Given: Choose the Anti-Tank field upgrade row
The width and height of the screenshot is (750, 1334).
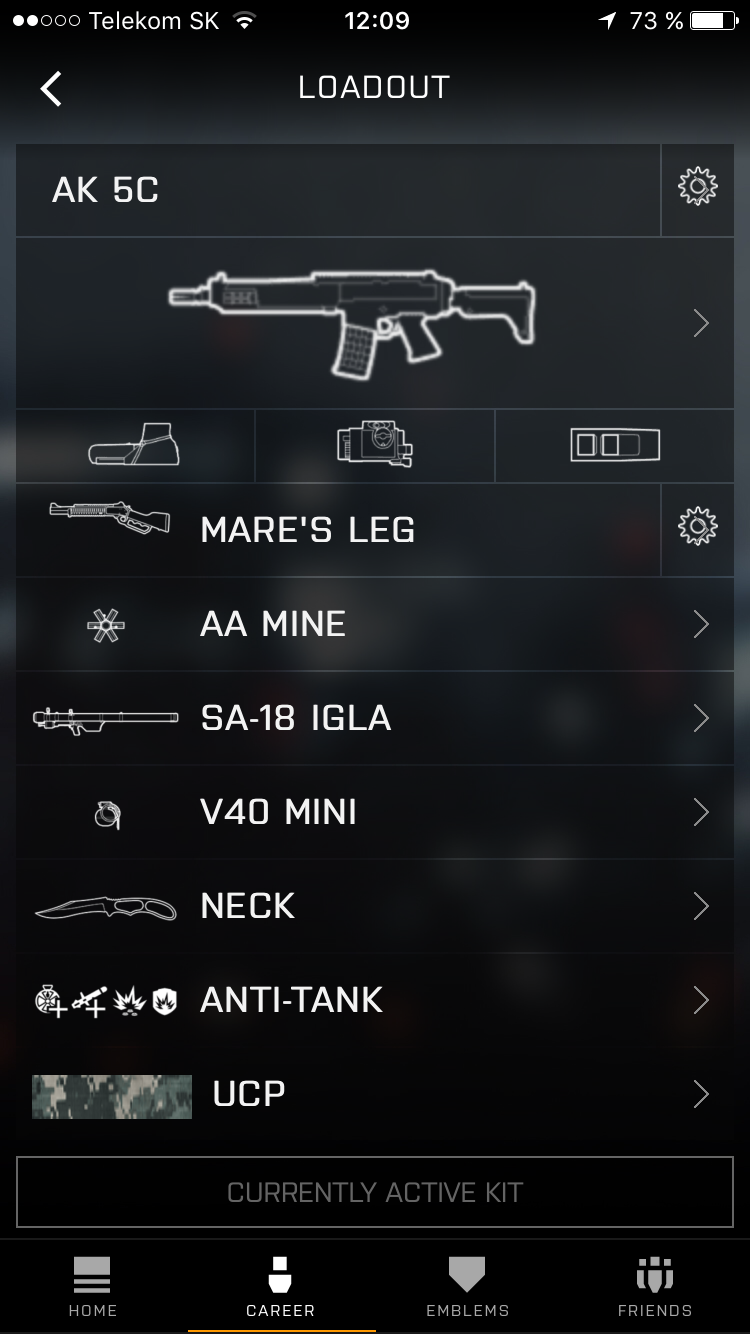Looking at the screenshot, I should click(x=375, y=1000).
